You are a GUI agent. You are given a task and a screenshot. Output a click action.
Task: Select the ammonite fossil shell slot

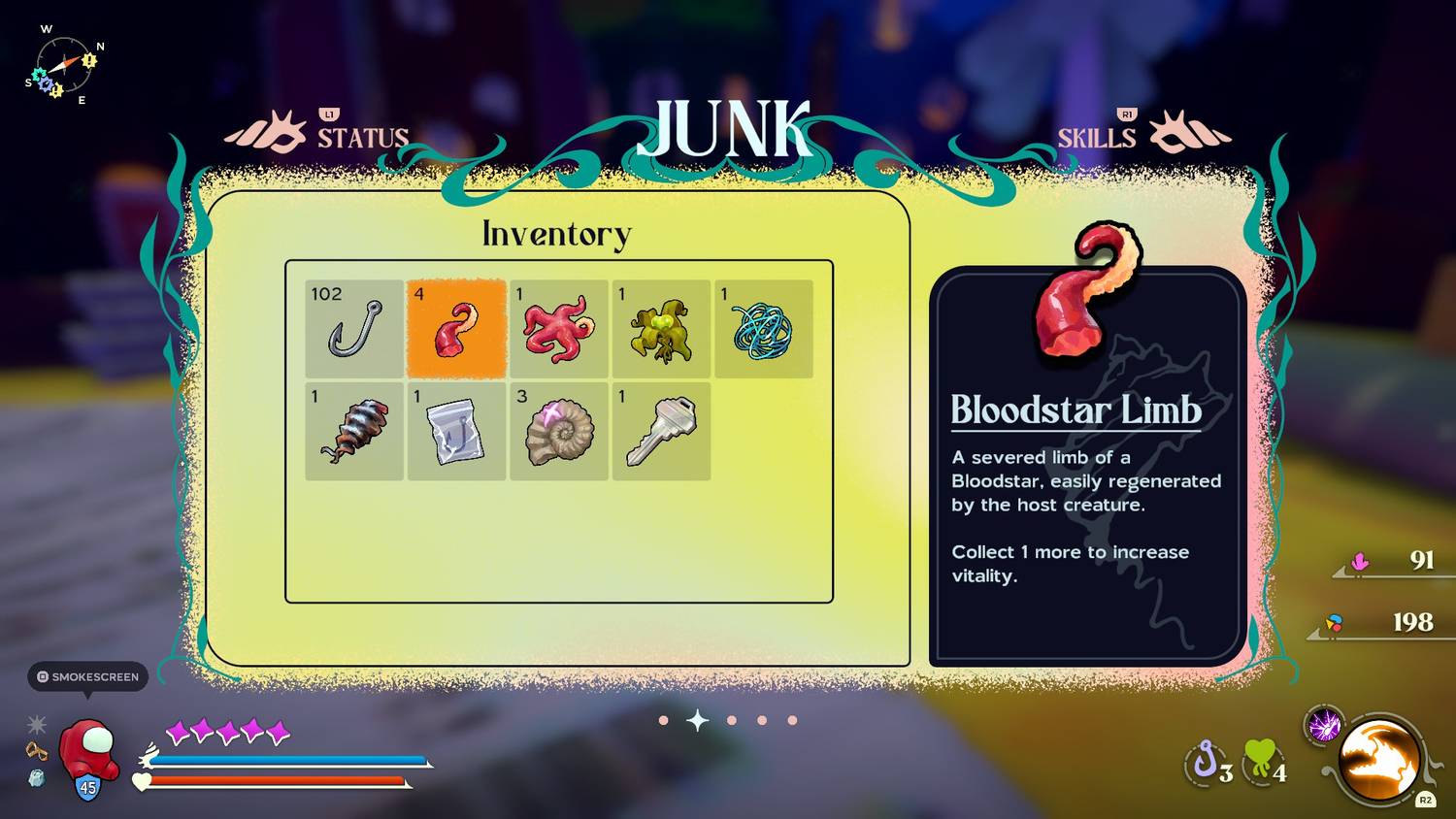(559, 432)
